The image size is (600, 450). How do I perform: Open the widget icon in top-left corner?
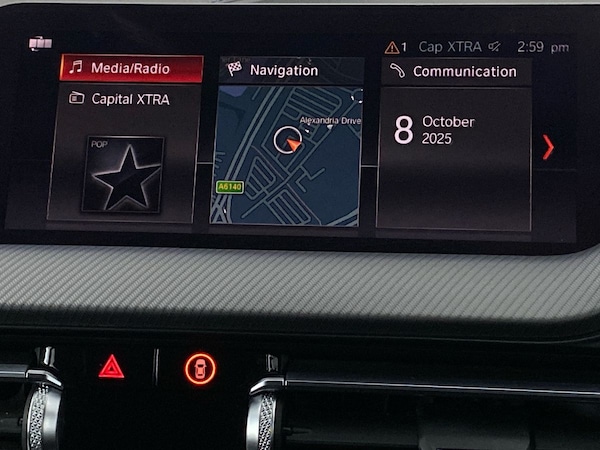tap(40, 43)
